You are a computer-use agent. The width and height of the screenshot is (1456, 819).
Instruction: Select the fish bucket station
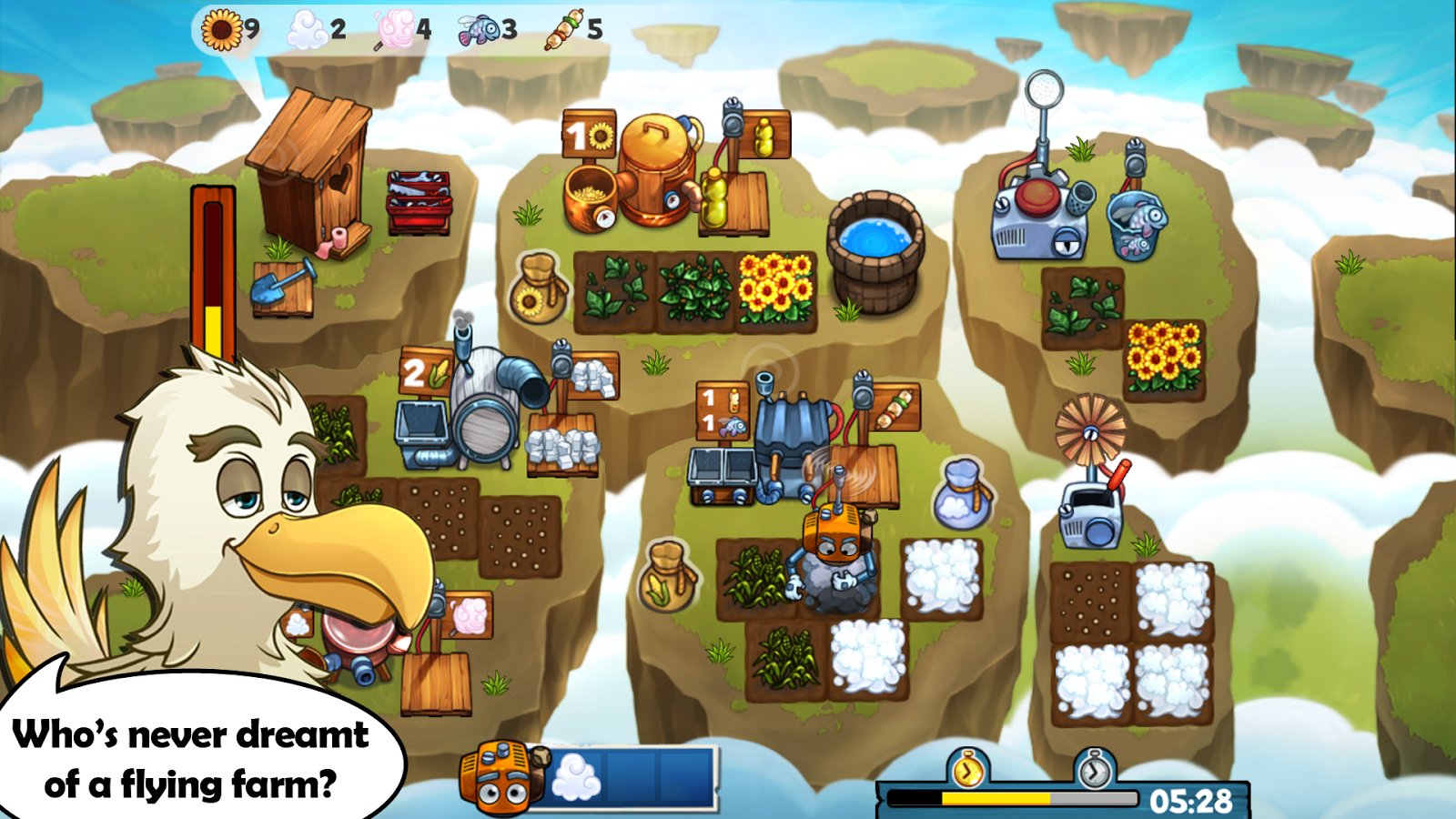[x=1136, y=224]
